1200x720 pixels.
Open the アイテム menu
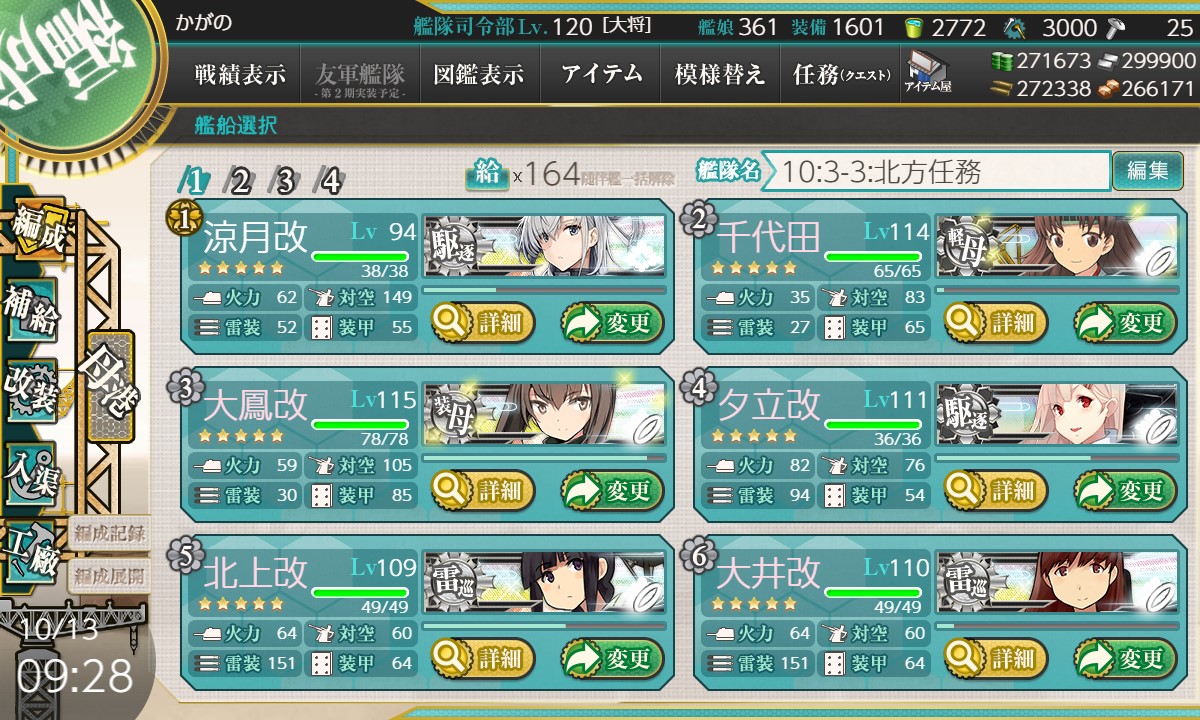tap(601, 75)
